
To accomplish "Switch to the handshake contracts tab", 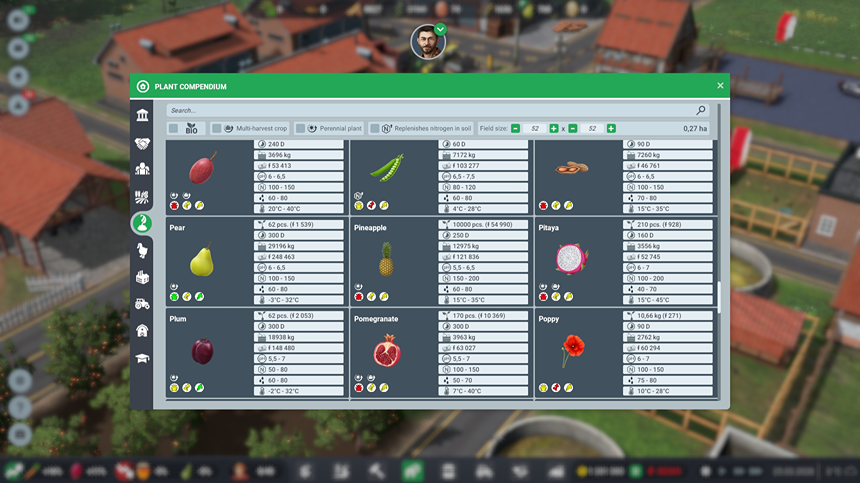I will pos(143,143).
